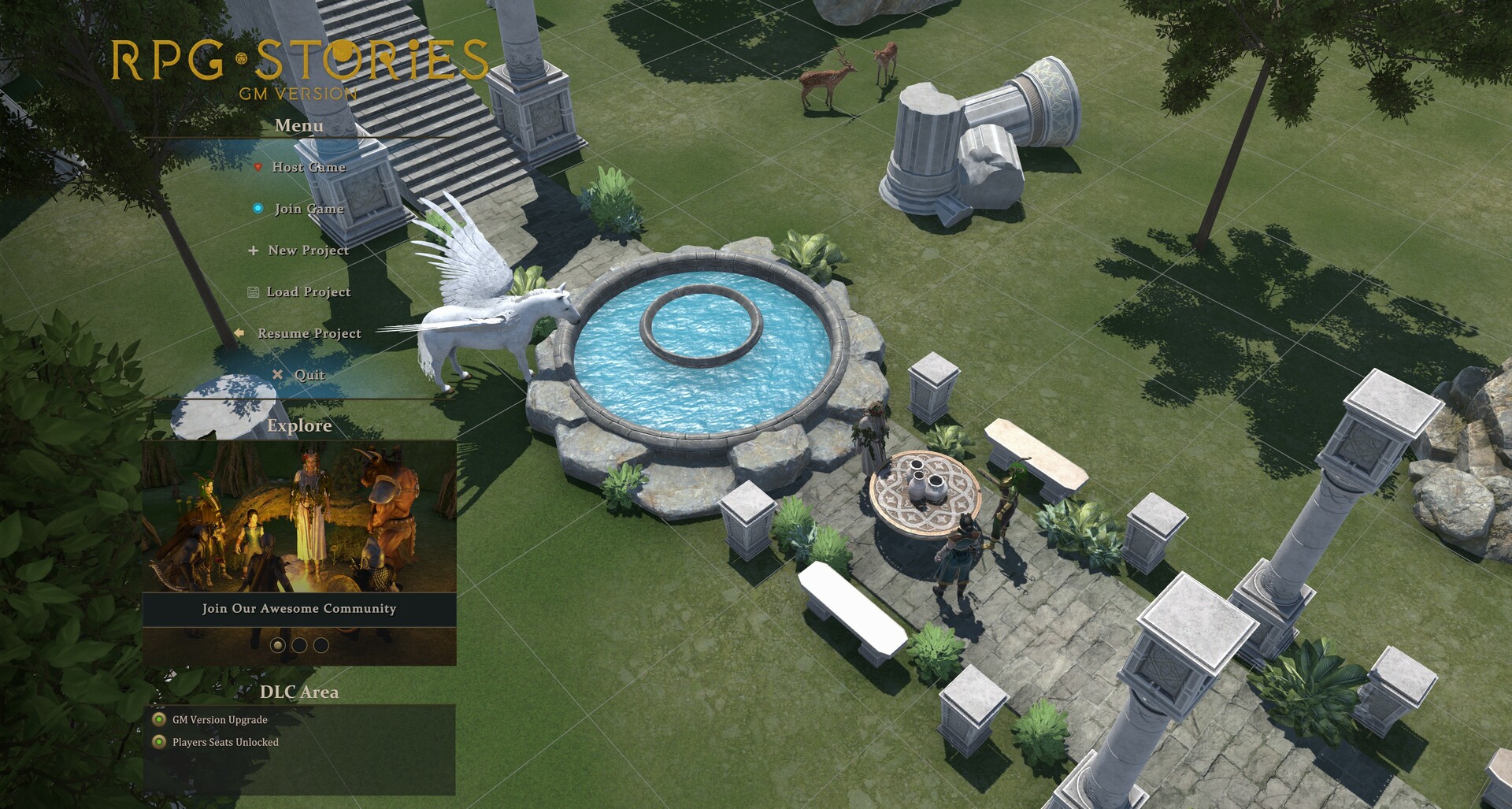
Task: Choose the Join Game option
Action: pyautogui.click(x=309, y=209)
